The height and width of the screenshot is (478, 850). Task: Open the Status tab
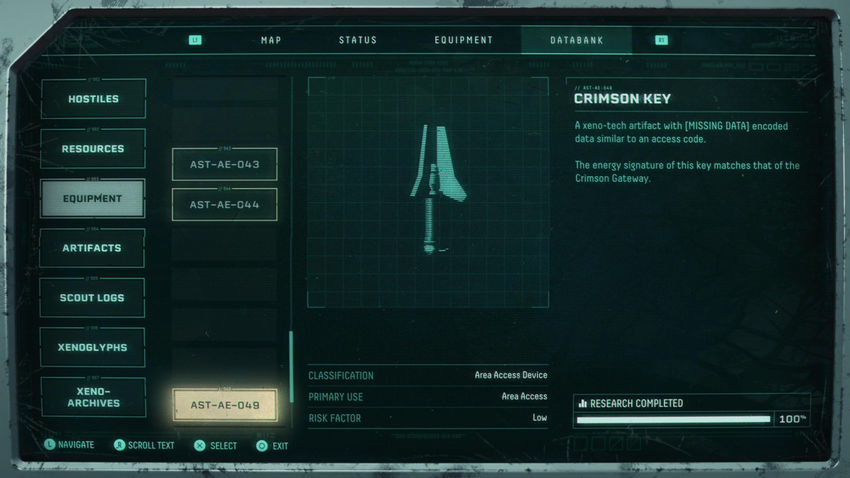coord(358,40)
